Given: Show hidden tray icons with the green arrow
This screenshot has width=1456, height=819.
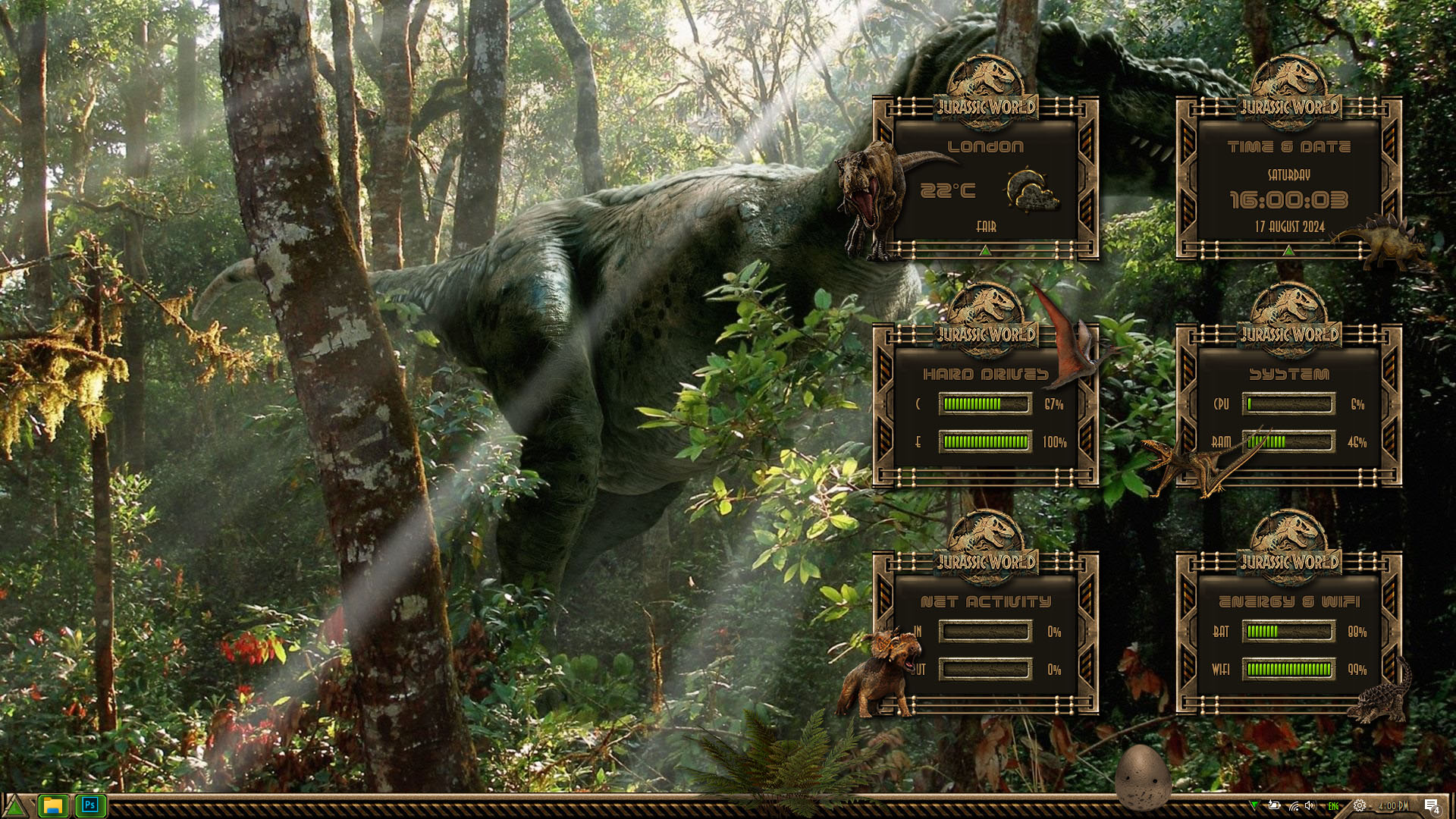Looking at the screenshot, I should tap(1254, 805).
